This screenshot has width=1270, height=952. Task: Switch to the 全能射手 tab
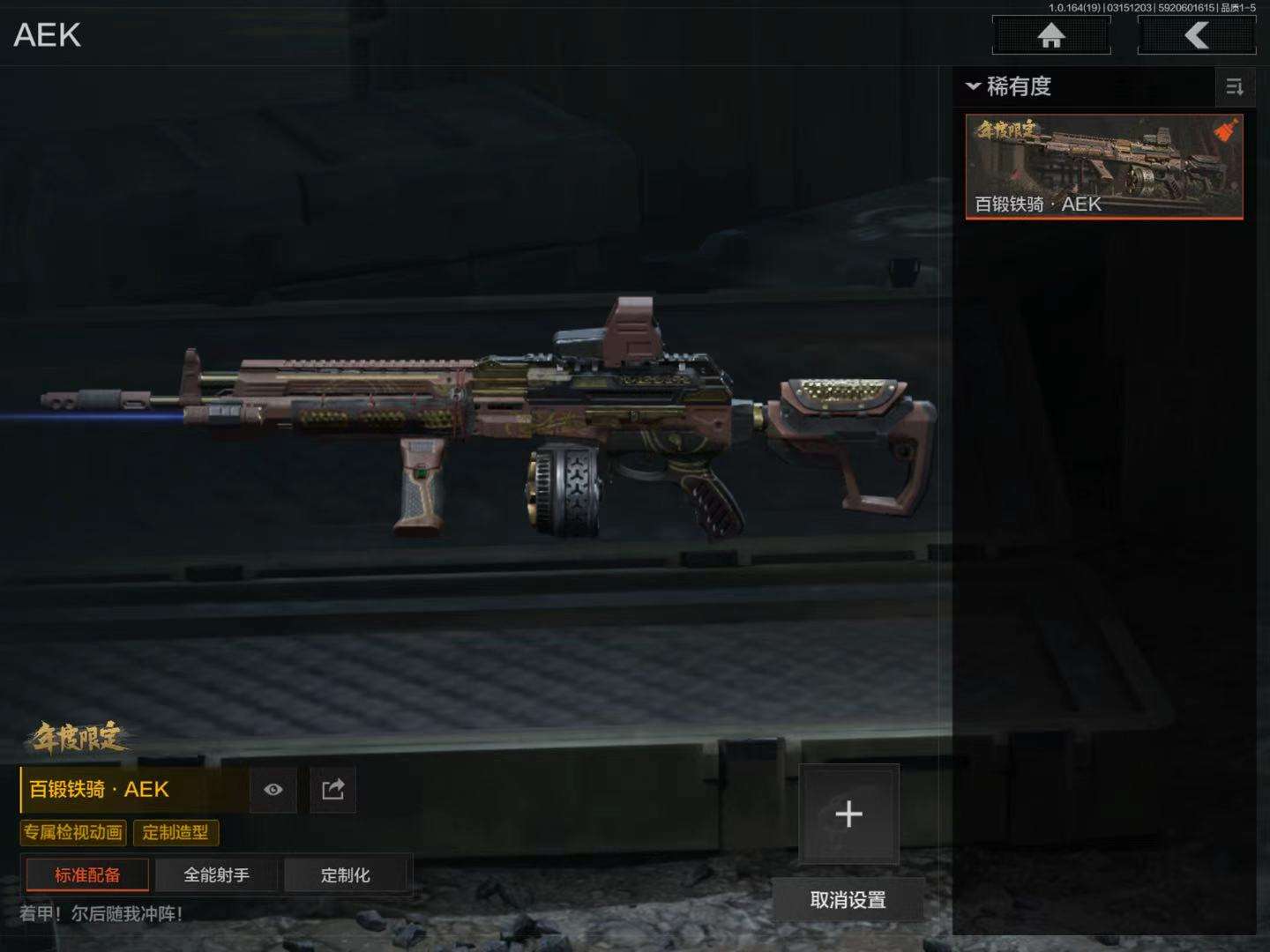[216, 874]
